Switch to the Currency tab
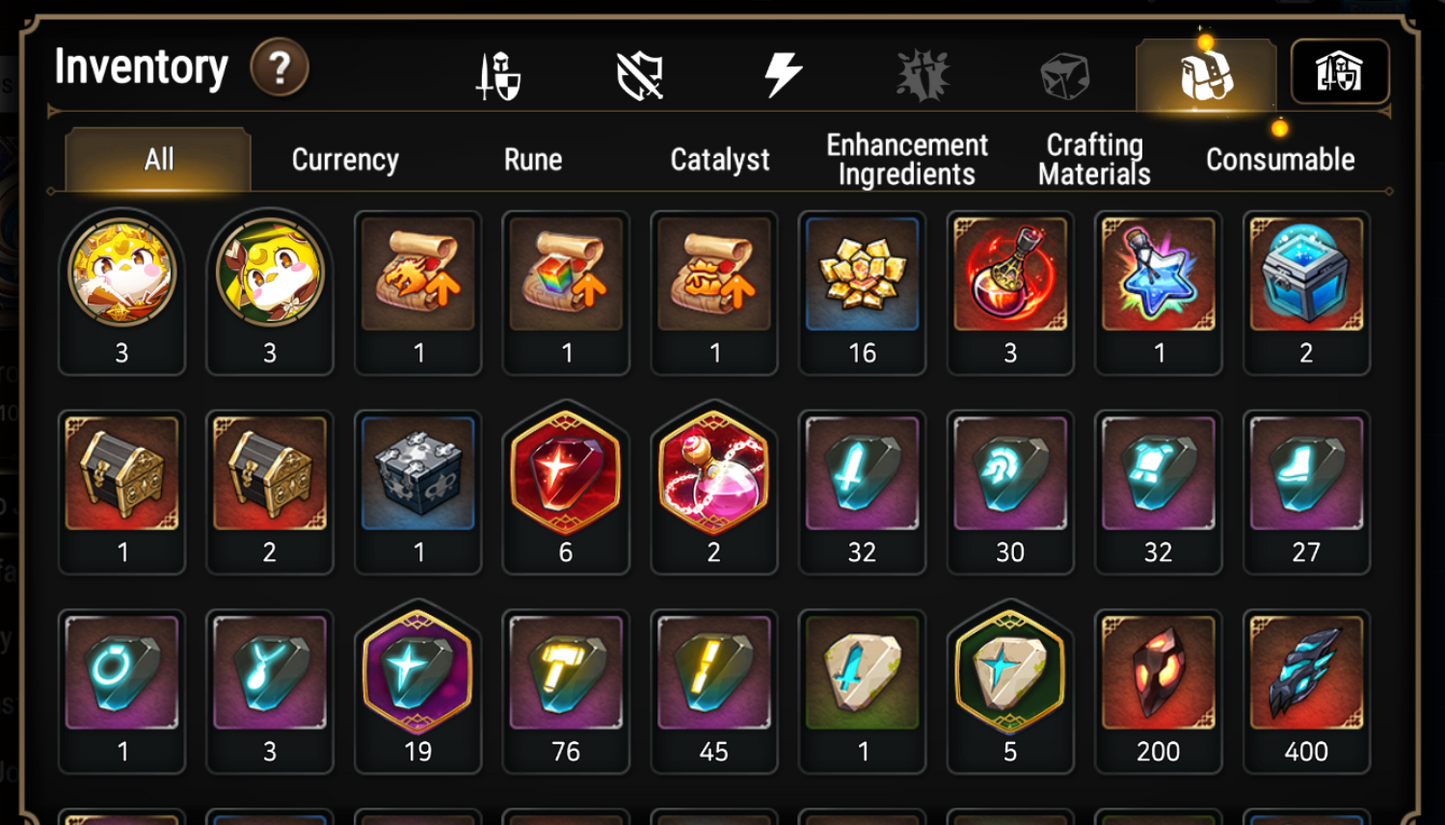This screenshot has height=825, width=1445. point(343,159)
